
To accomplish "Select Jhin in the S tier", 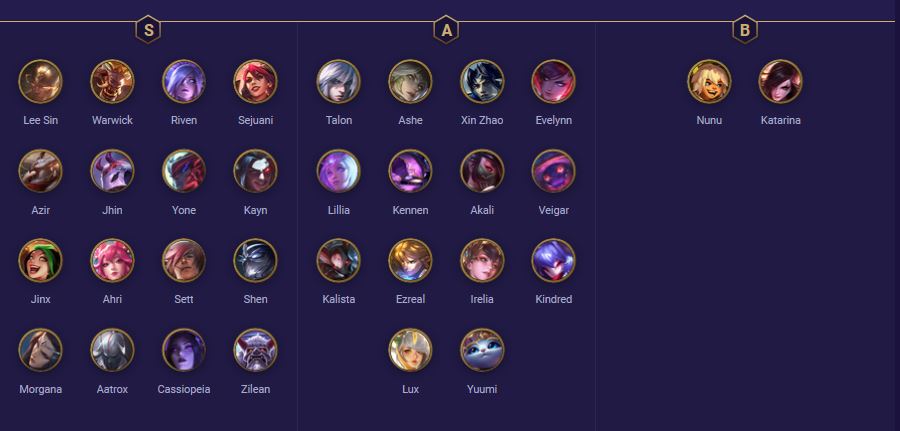I will point(112,171).
